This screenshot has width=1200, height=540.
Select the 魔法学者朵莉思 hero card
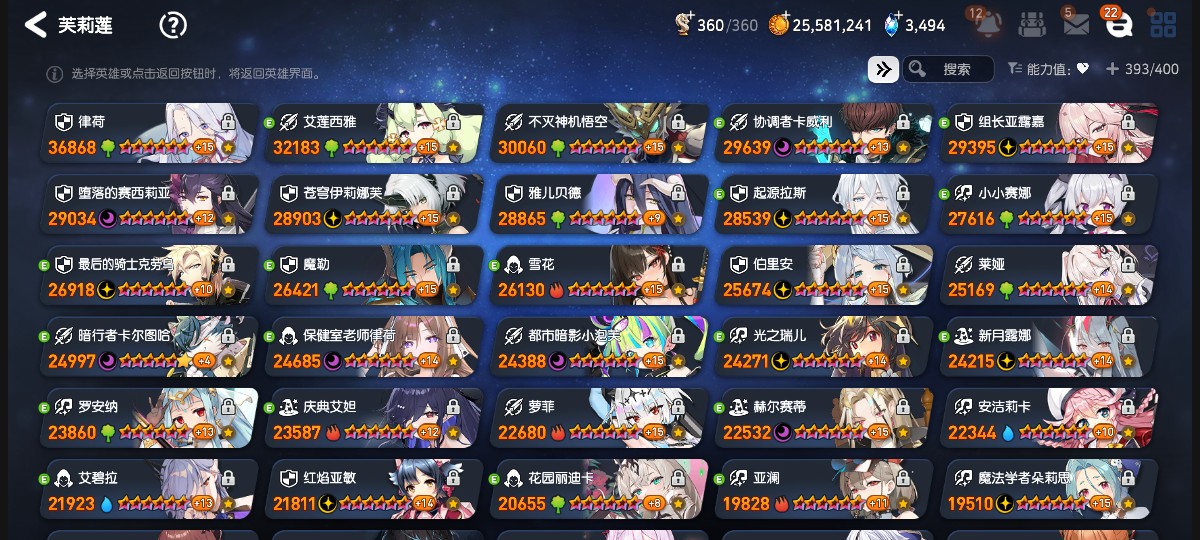(1050, 489)
